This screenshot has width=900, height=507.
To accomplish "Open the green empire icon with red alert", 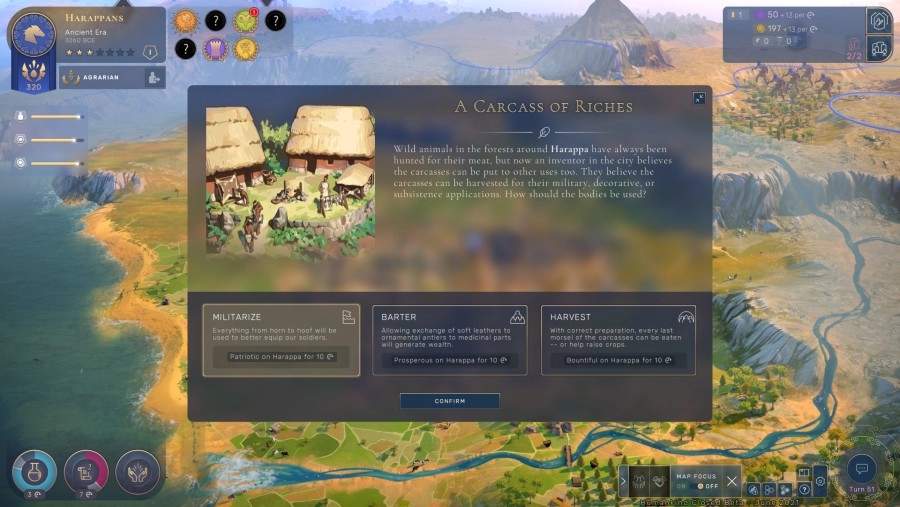I will pyautogui.click(x=245, y=20).
